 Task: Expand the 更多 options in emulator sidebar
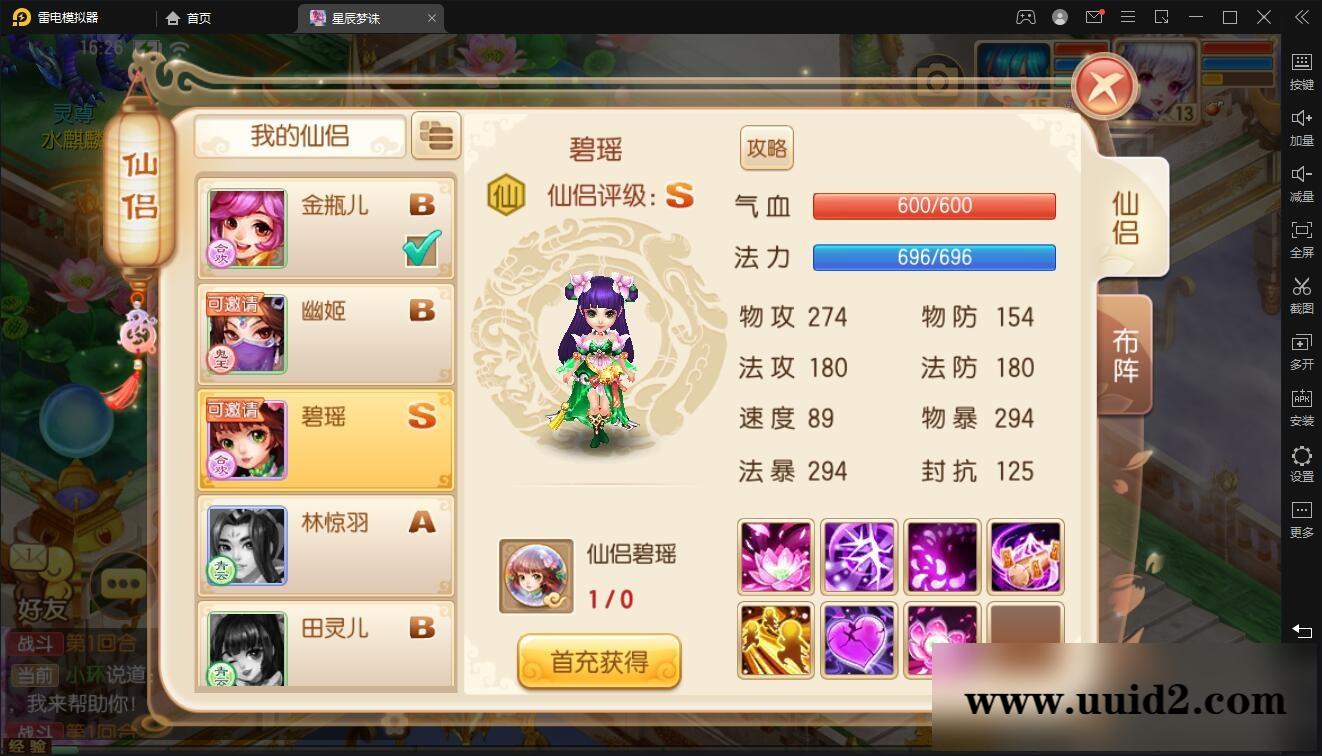pyautogui.click(x=1301, y=515)
